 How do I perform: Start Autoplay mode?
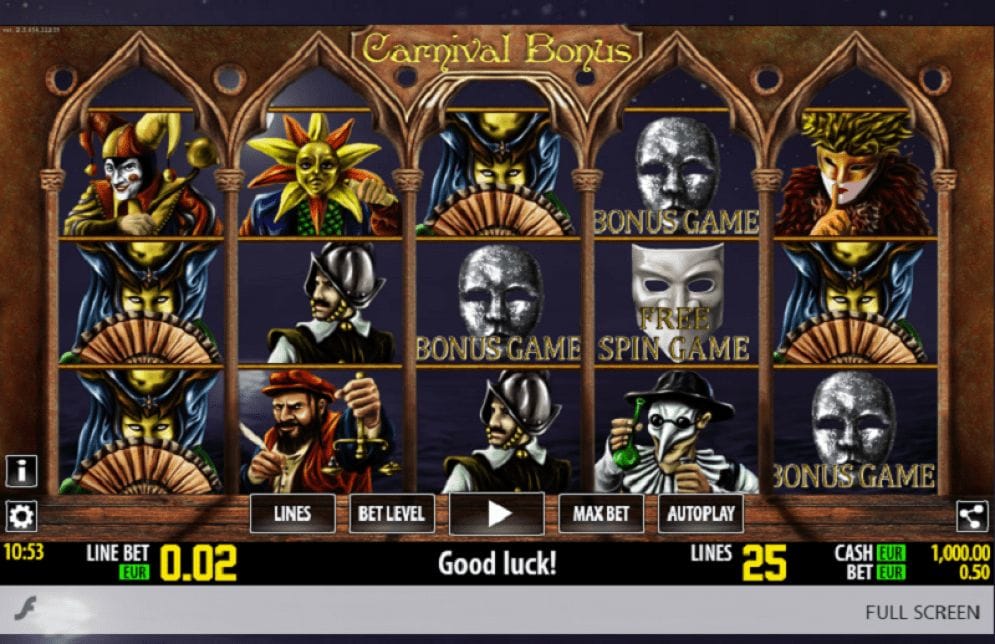pyautogui.click(x=701, y=514)
